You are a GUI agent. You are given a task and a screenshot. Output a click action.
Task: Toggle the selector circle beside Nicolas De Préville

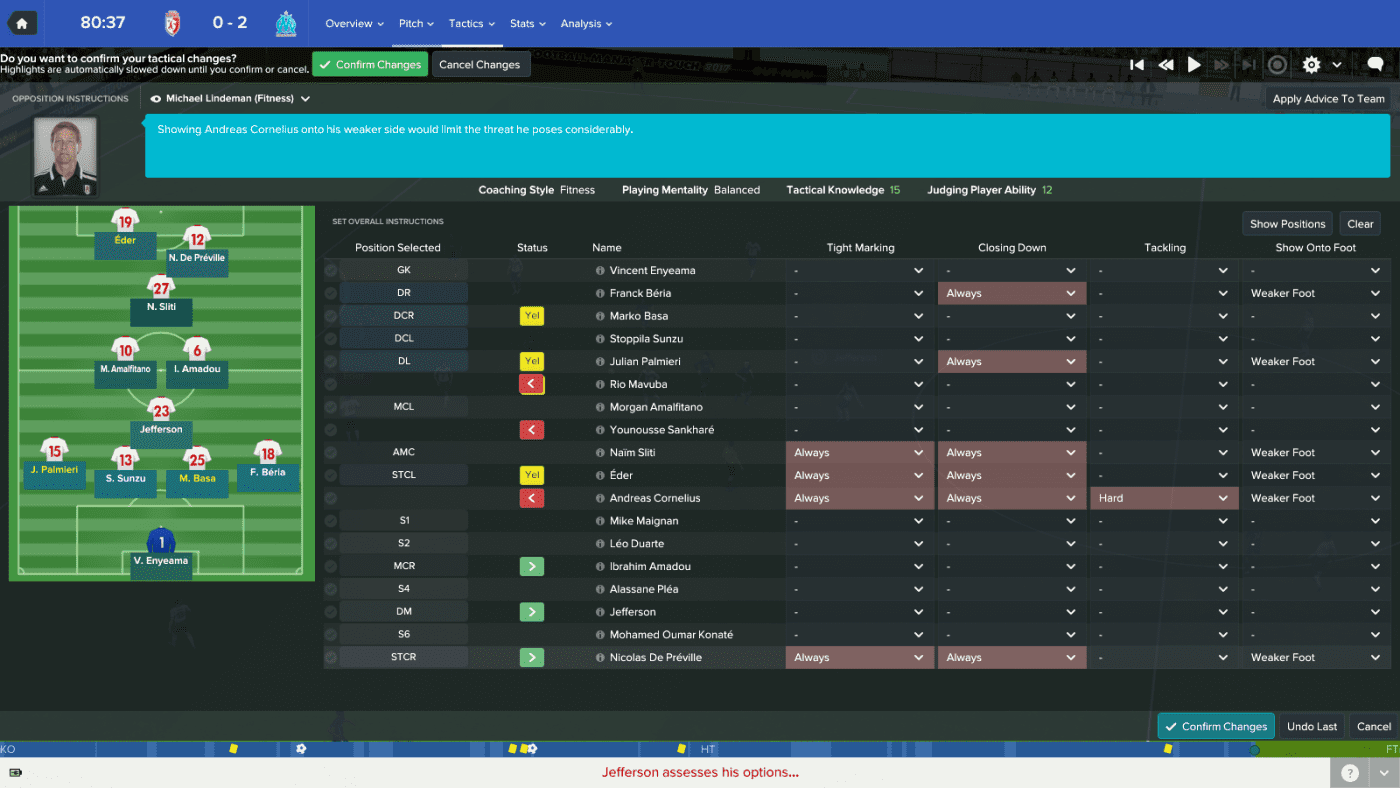332,657
